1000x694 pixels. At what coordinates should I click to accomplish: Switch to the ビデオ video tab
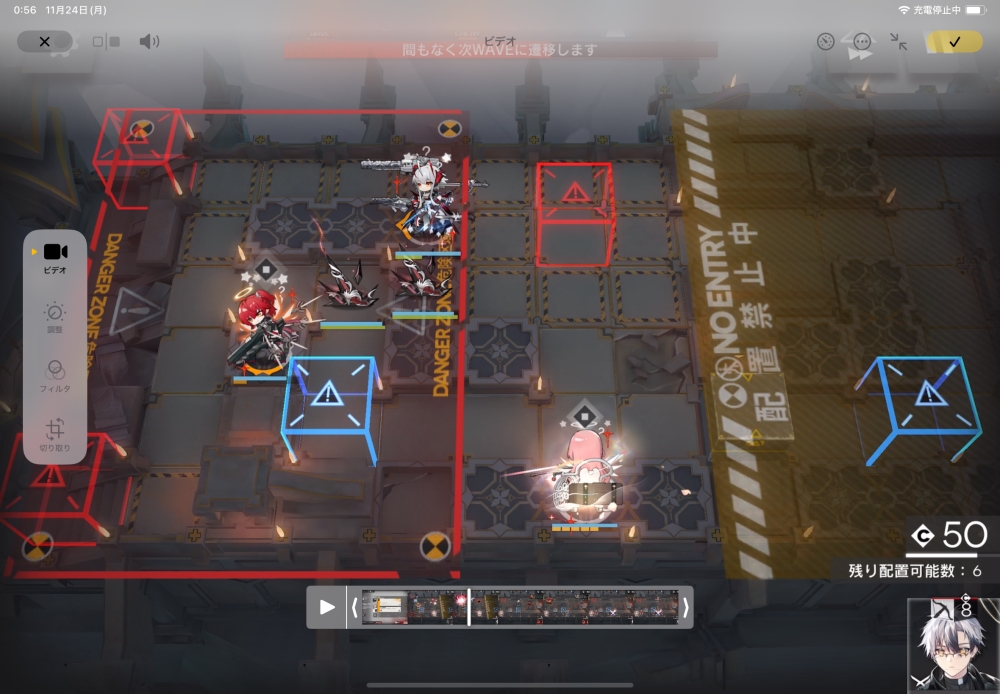click(55, 257)
